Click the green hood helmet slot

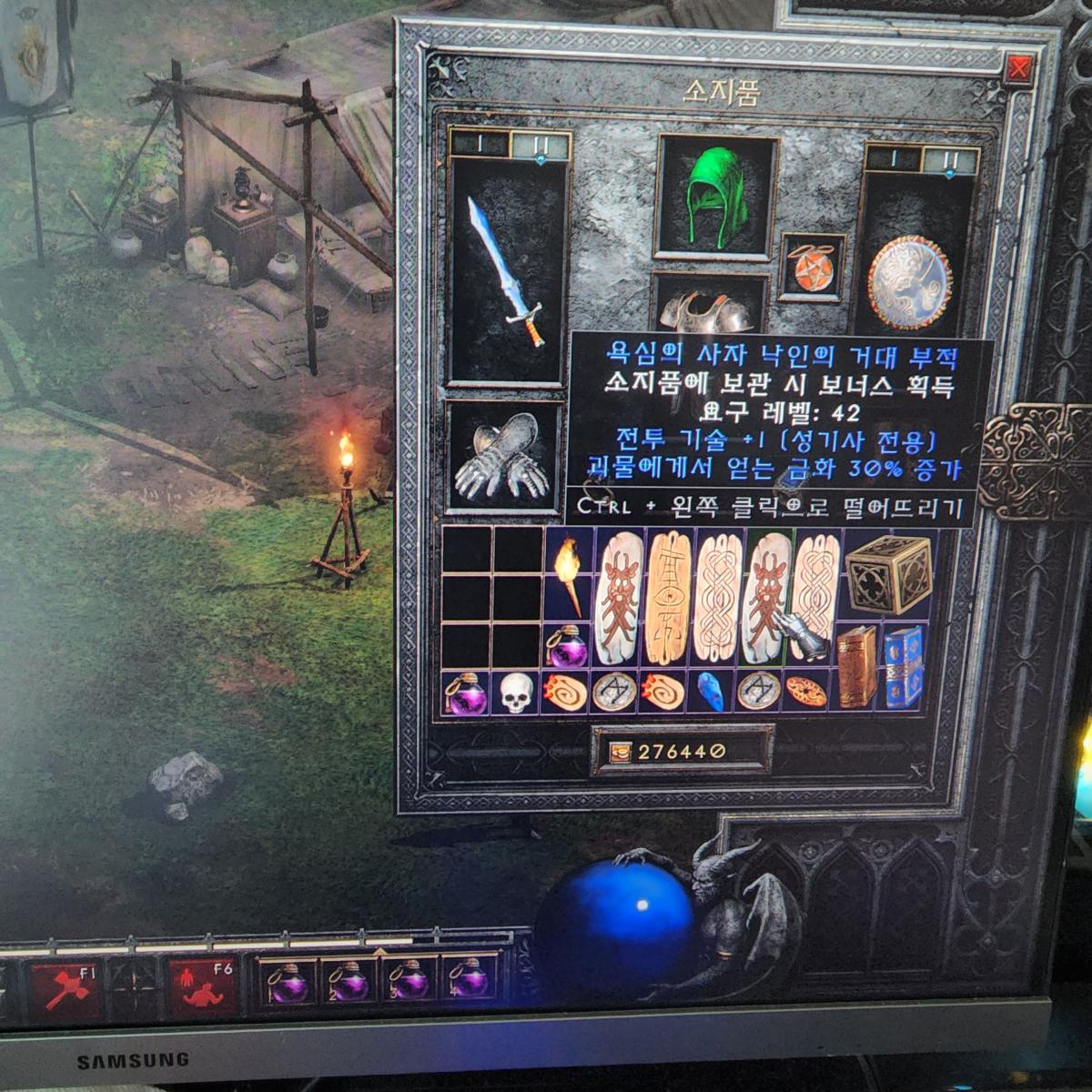tap(715, 197)
